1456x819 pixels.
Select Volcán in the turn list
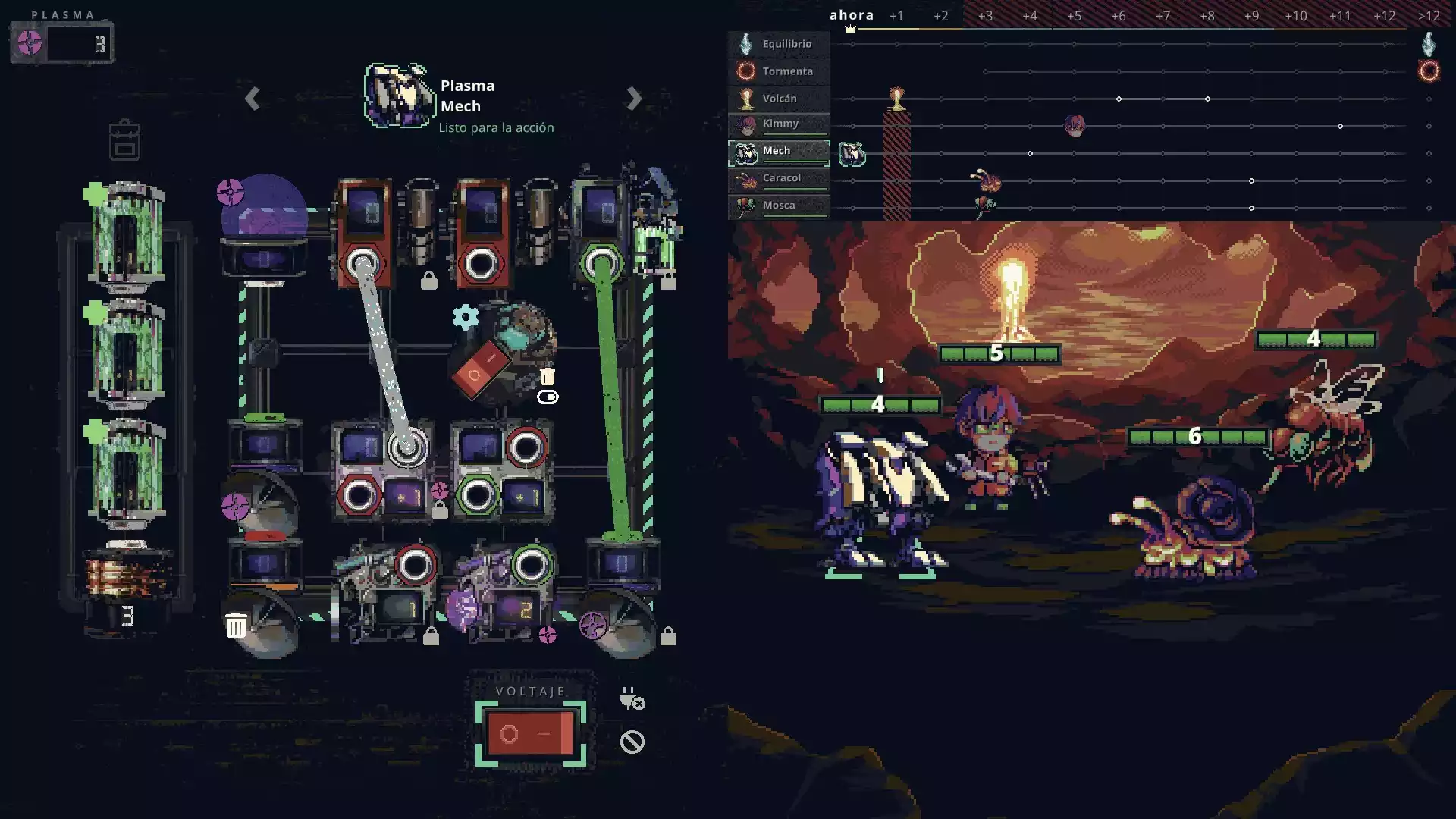(x=779, y=99)
